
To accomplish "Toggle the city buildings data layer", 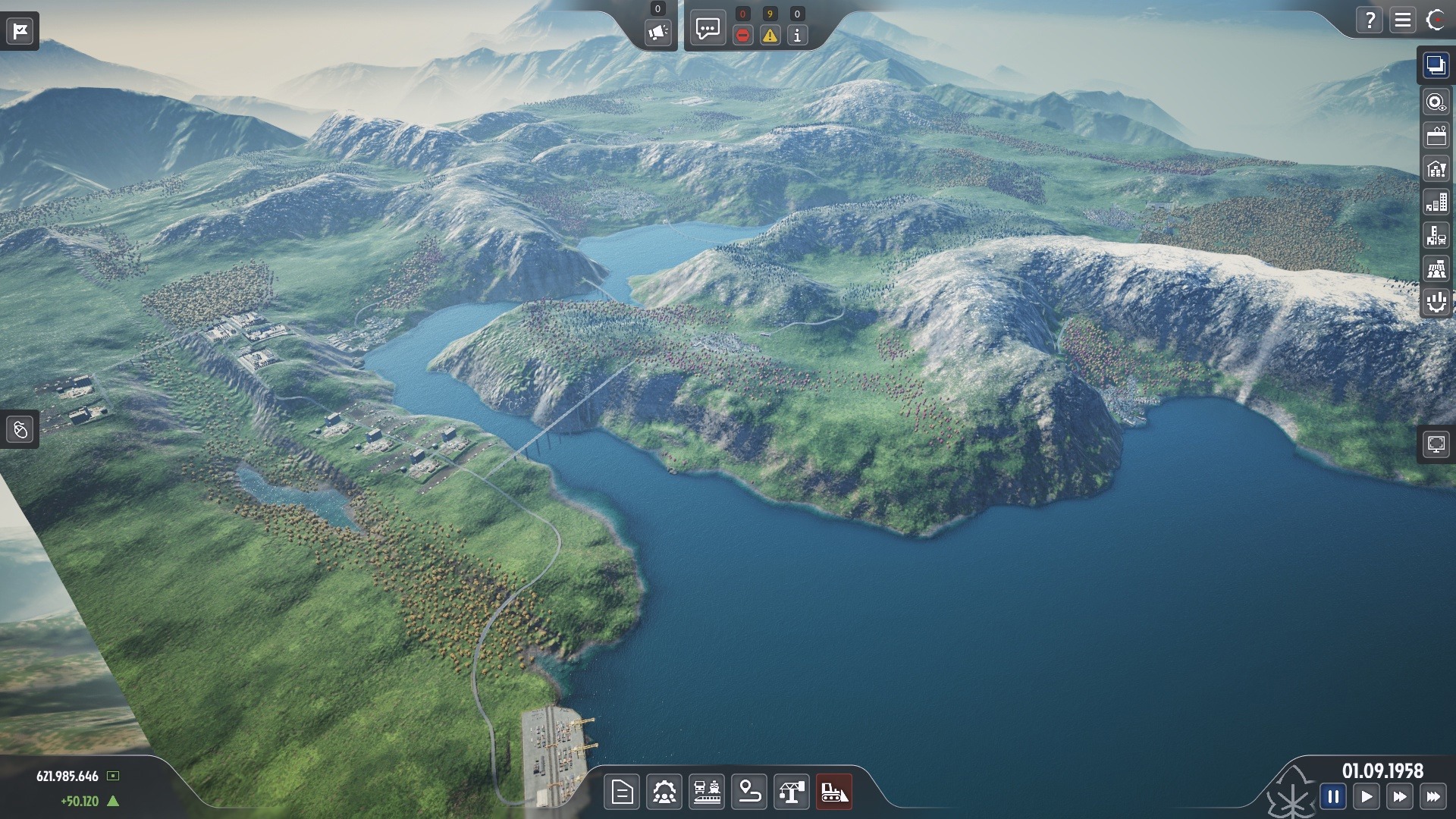I will tap(1436, 202).
